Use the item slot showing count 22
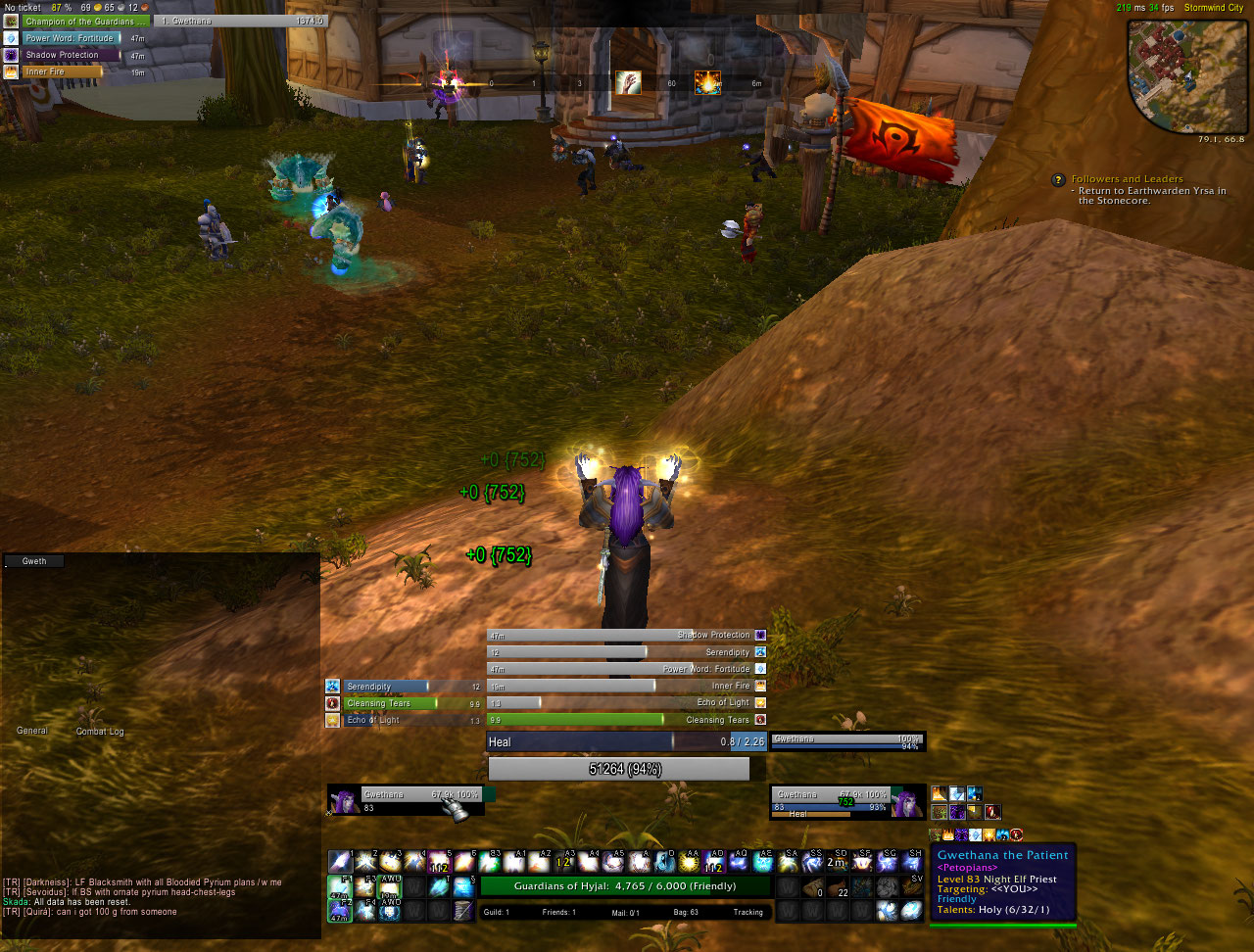The width and height of the screenshot is (1254, 952). click(x=838, y=887)
